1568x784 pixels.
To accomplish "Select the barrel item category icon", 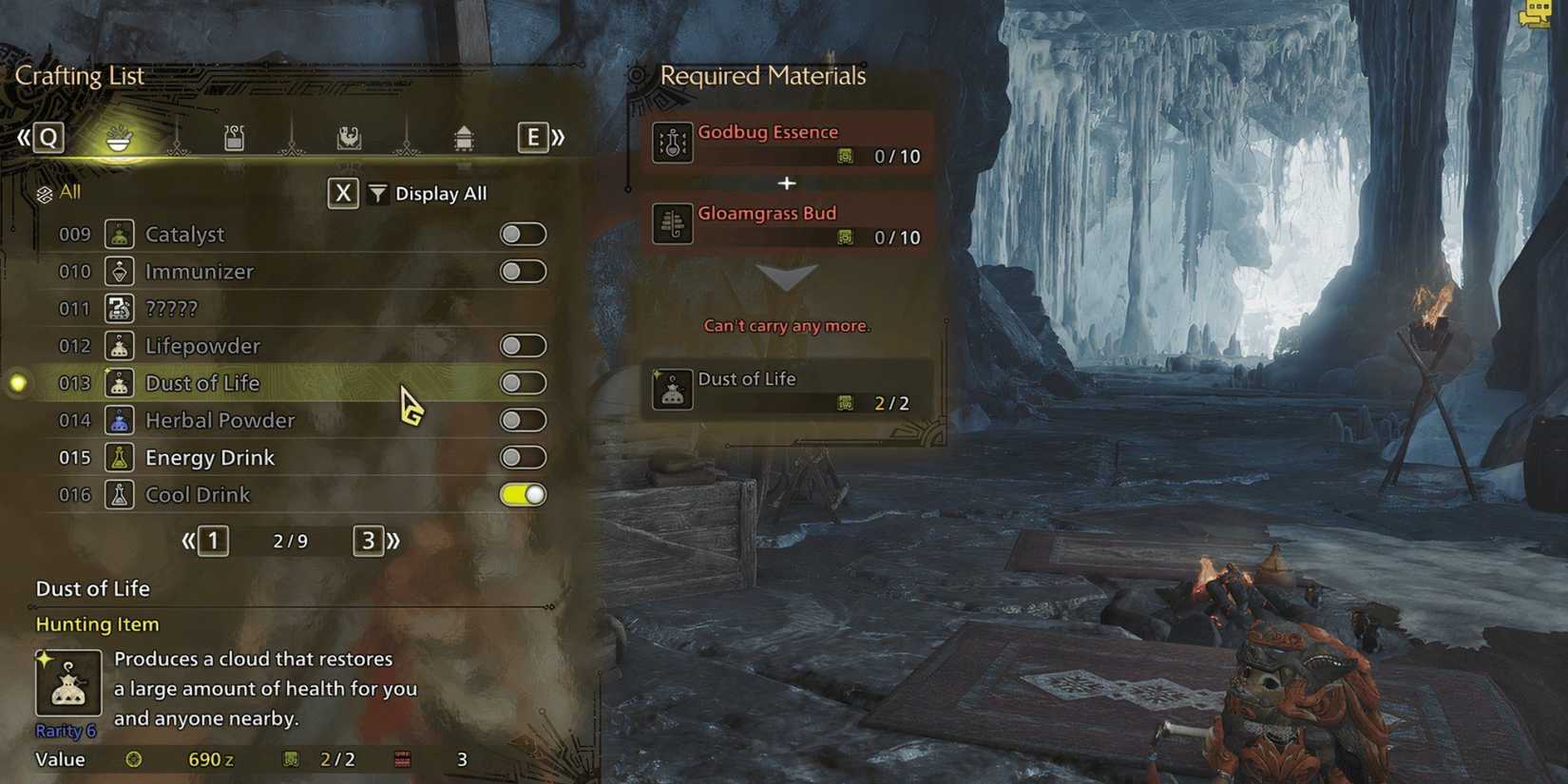I will tap(465, 138).
